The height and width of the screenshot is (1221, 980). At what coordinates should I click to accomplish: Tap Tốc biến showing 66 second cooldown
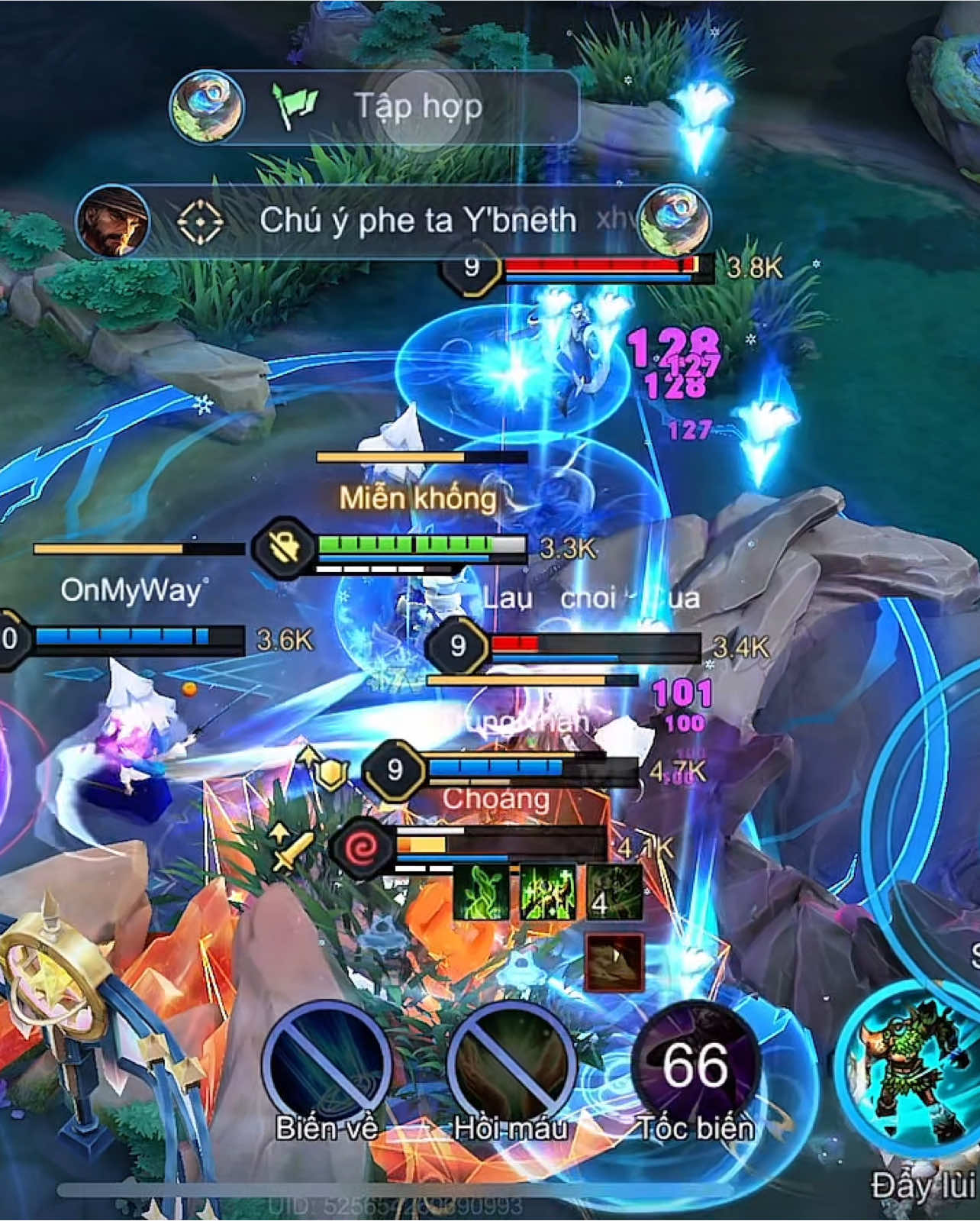695,1061
